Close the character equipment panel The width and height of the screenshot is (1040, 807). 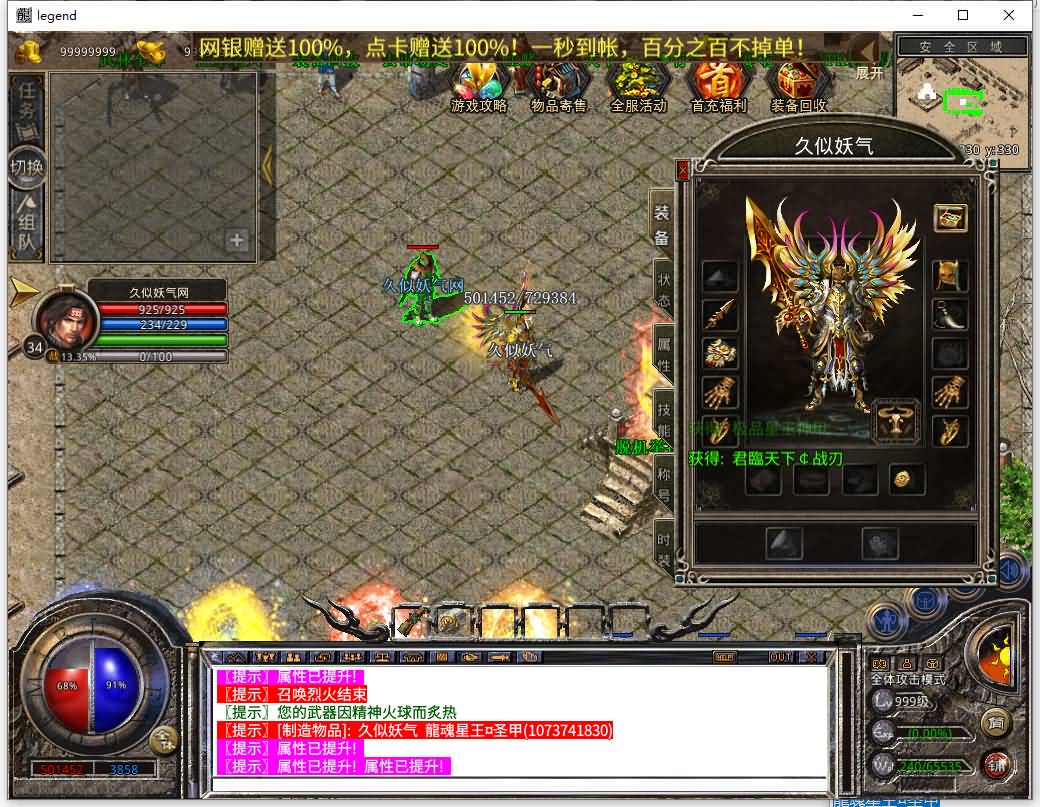pyautogui.click(x=683, y=171)
